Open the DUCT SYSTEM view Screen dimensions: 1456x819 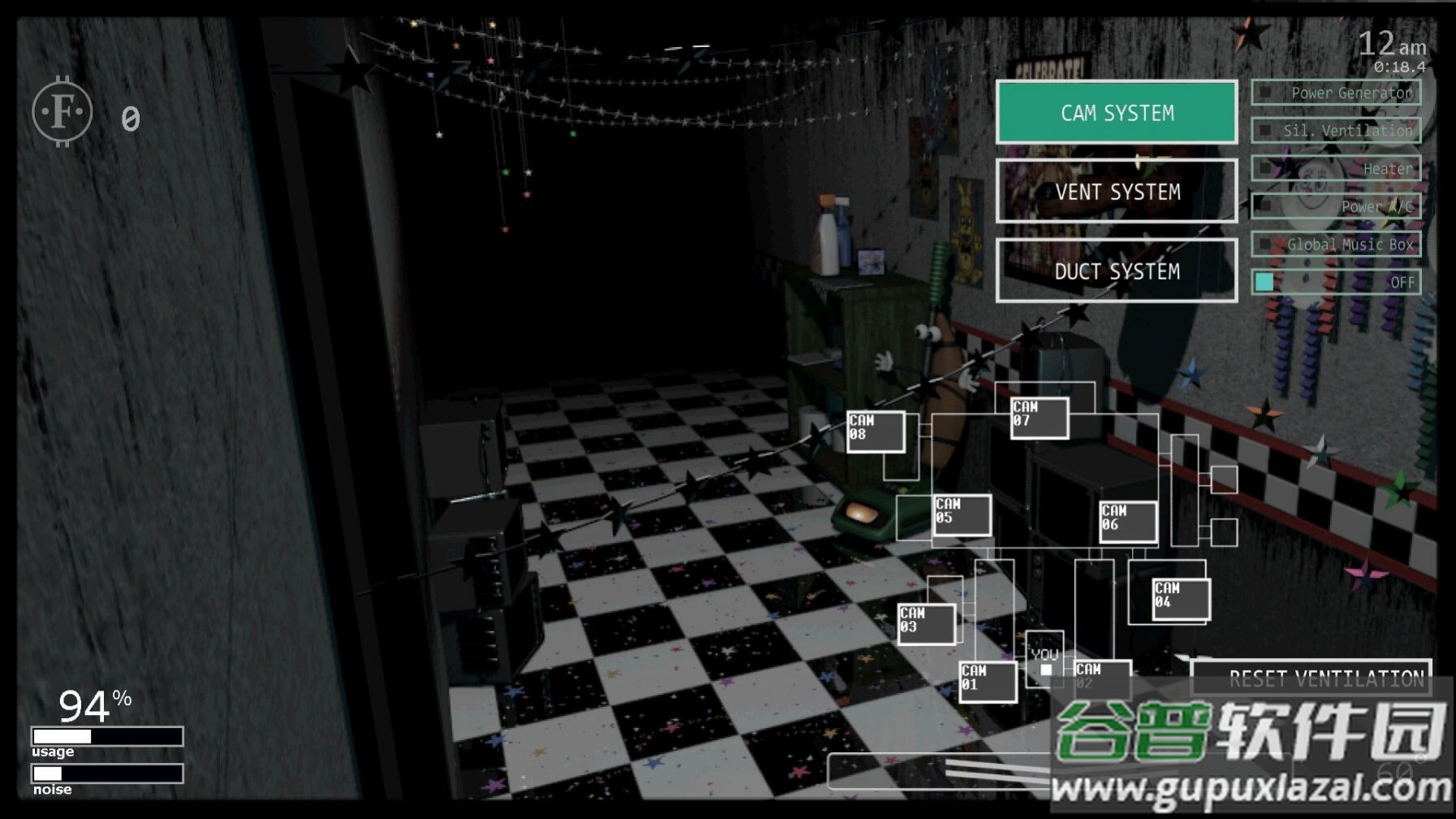[1117, 271]
